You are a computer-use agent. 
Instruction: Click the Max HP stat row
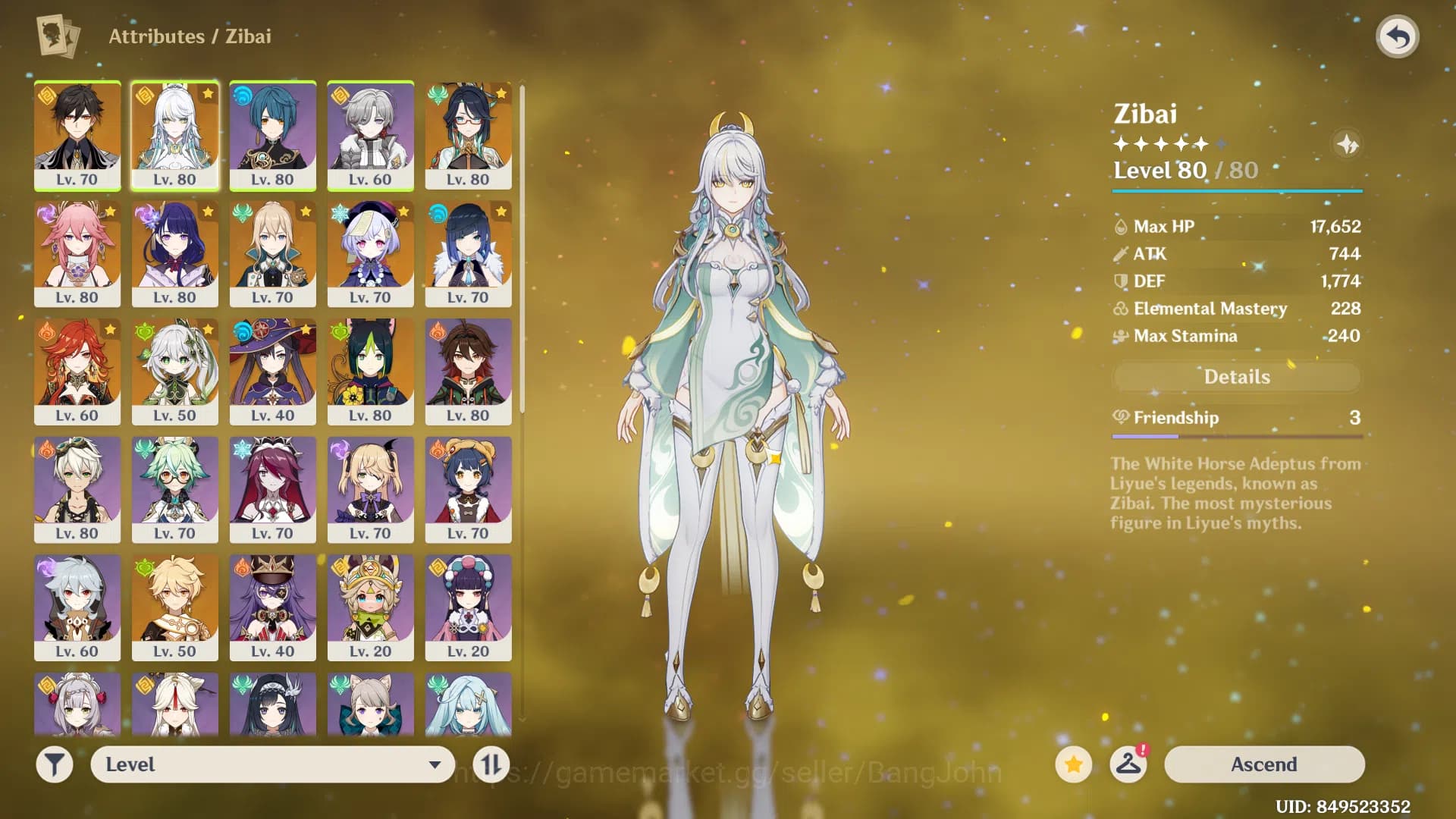pos(1236,226)
